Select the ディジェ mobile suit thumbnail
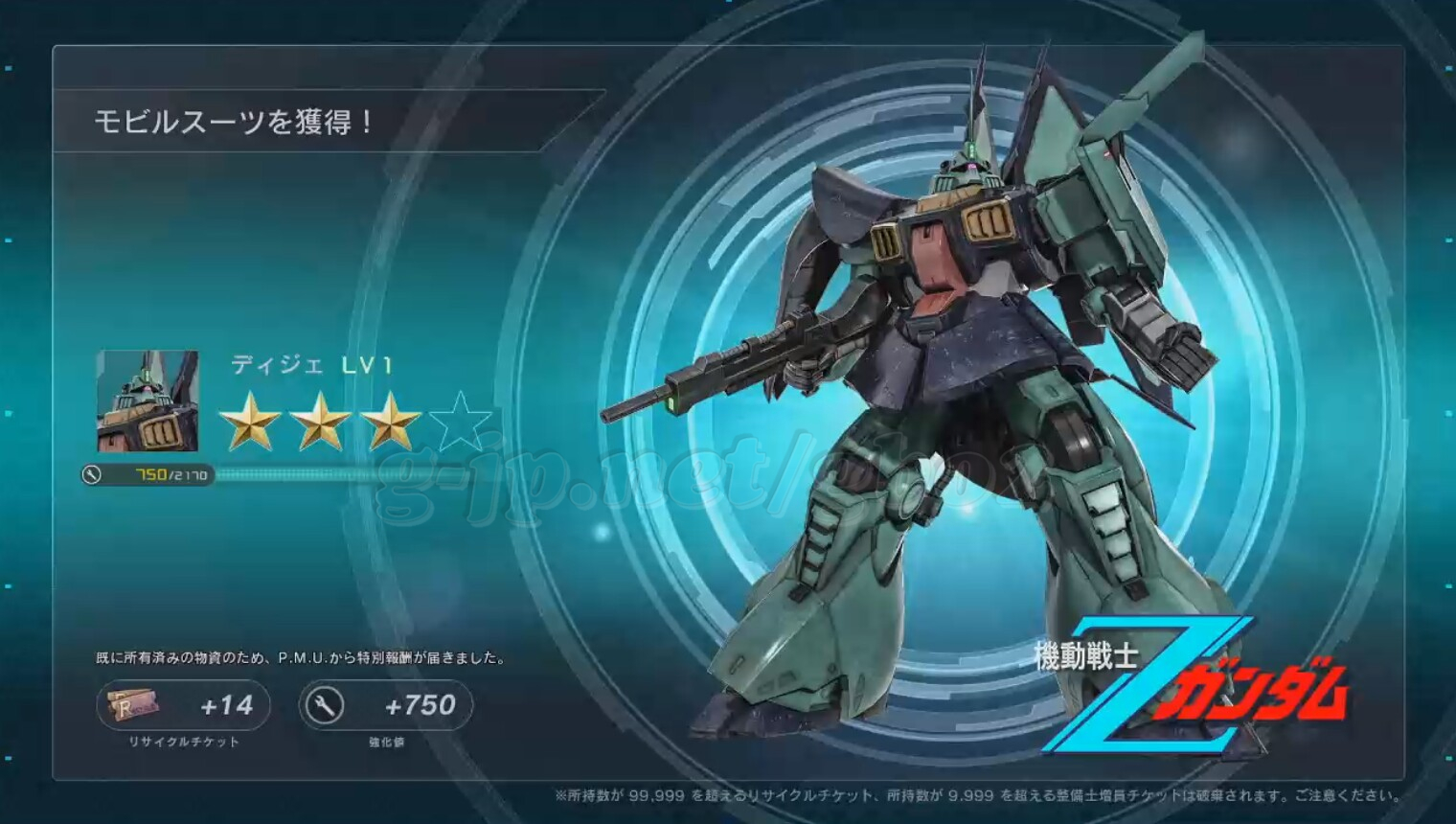Screen dimensions: 1456x824 click(147, 401)
